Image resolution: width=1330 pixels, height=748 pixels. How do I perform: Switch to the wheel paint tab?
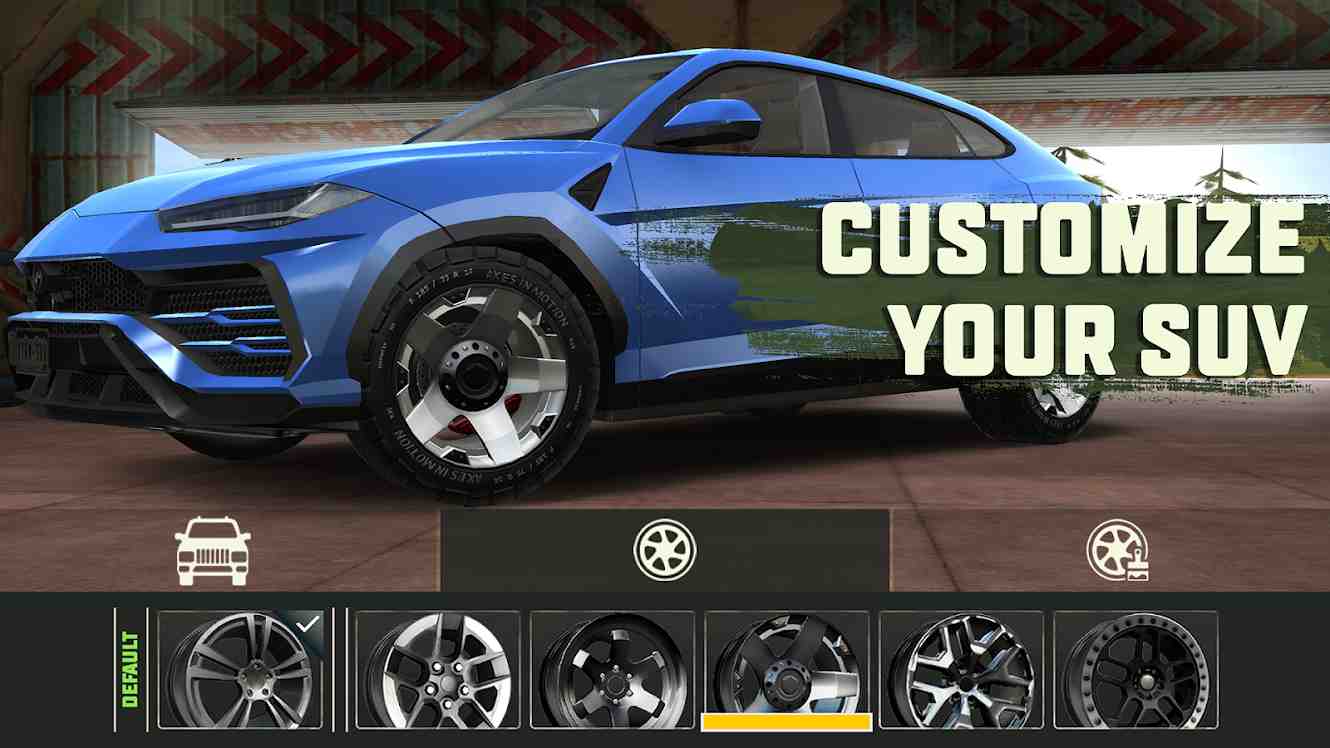(1117, 551)
